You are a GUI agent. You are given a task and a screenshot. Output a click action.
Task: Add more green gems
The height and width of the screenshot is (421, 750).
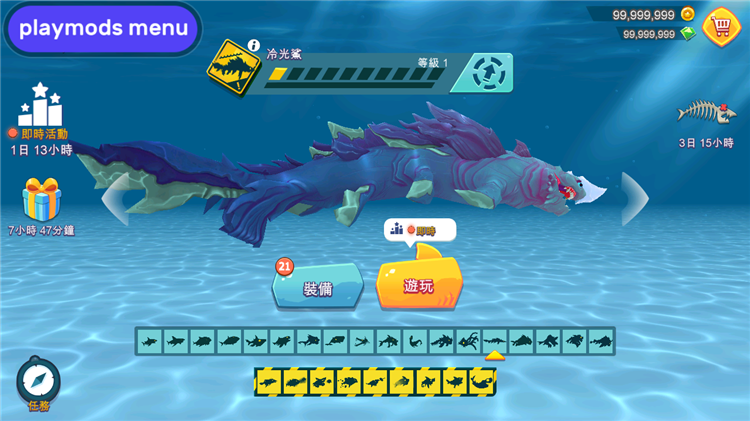(687, 33)
